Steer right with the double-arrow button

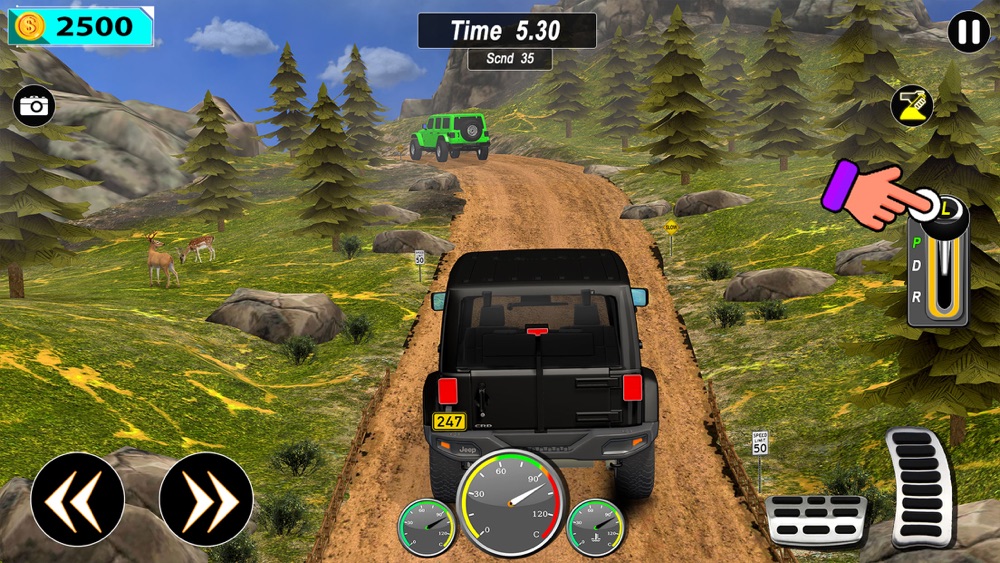tap(206, 499)
